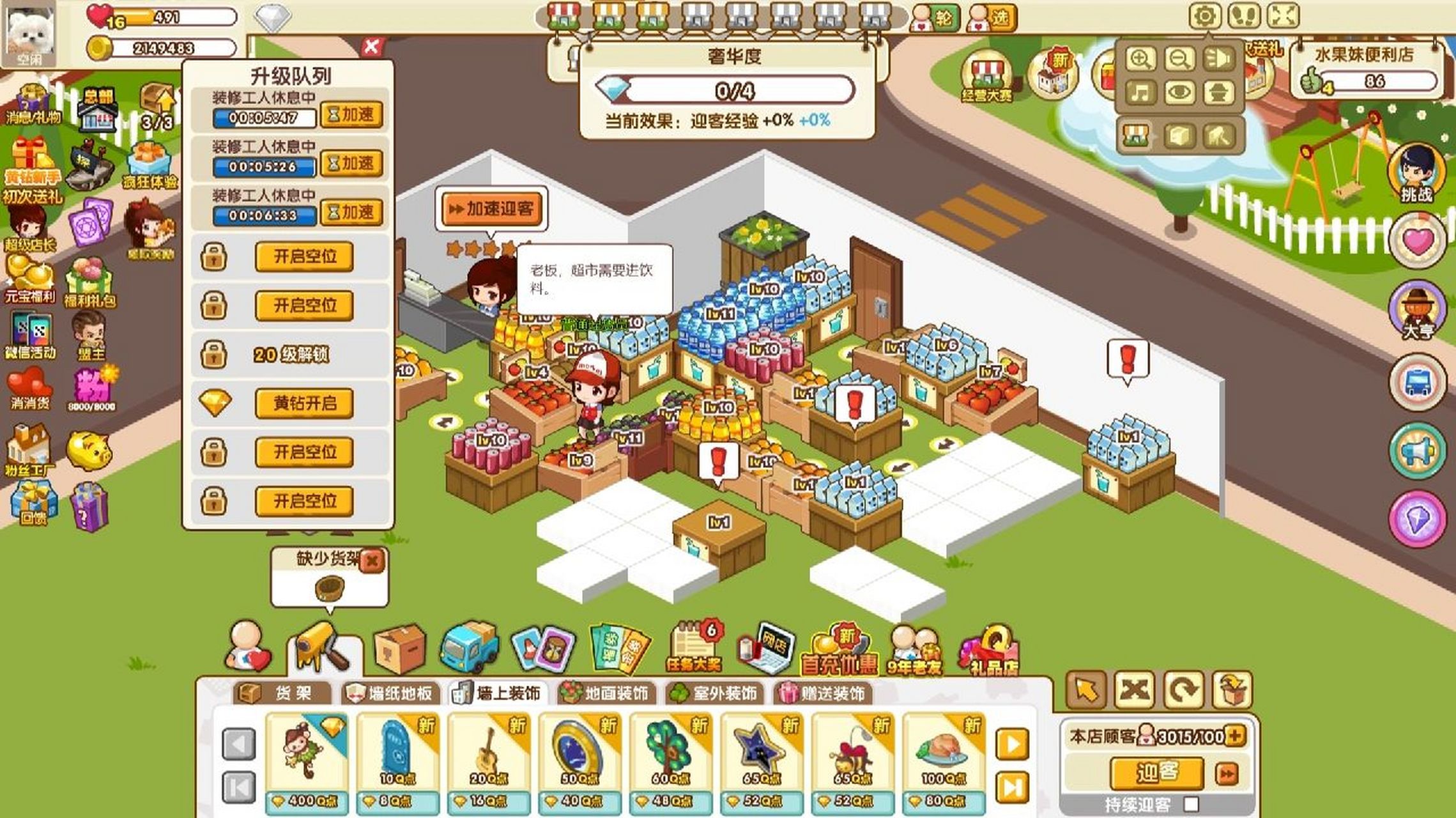The width and height of the screenshot is (1456, 818).
Task: Open the settings gear icon
Action: pos(1205,15)
